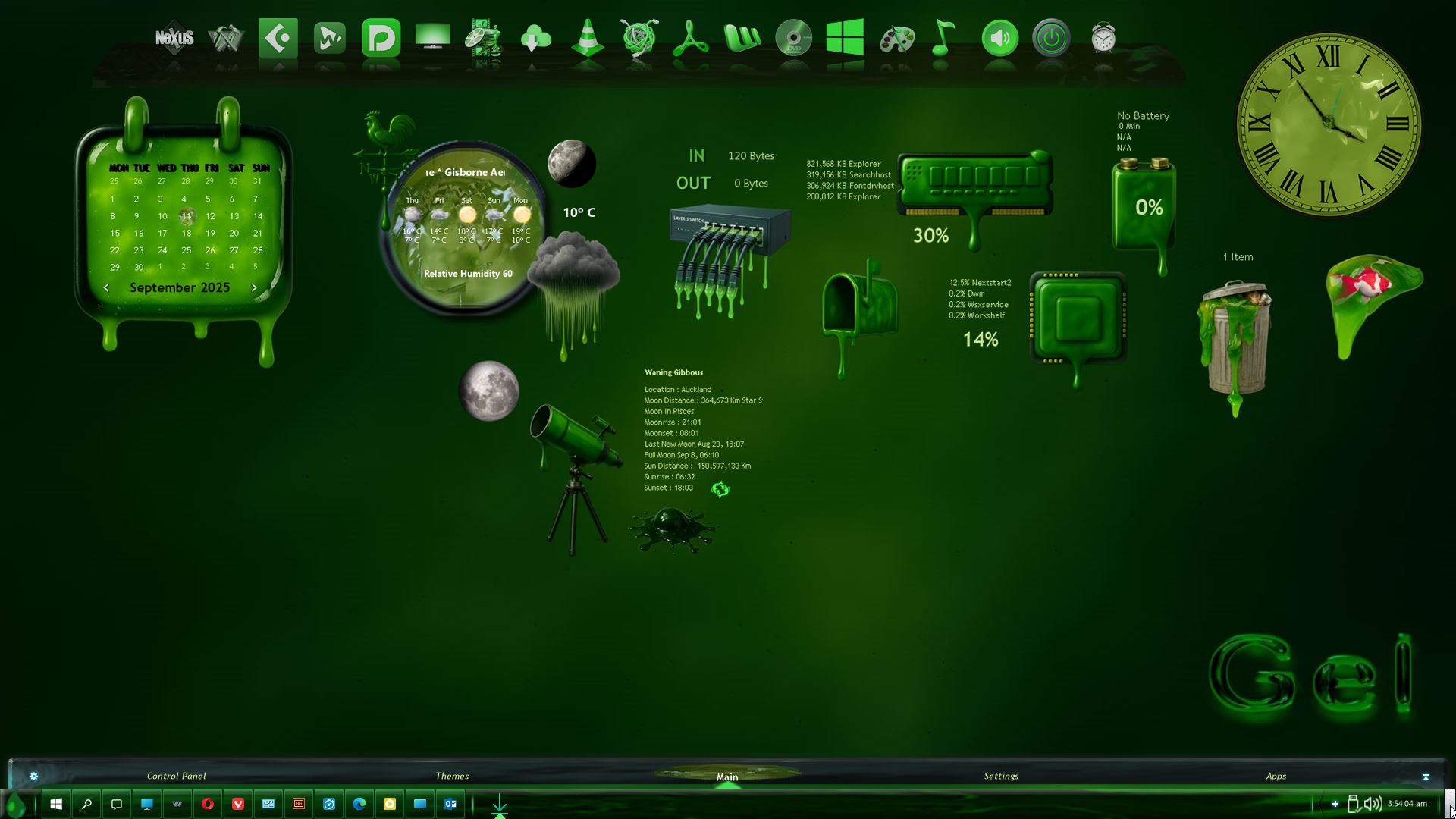Viewport: 1456px width, 819px height.
Task: Go to next month on the calendar
Action: click(254, 288)
